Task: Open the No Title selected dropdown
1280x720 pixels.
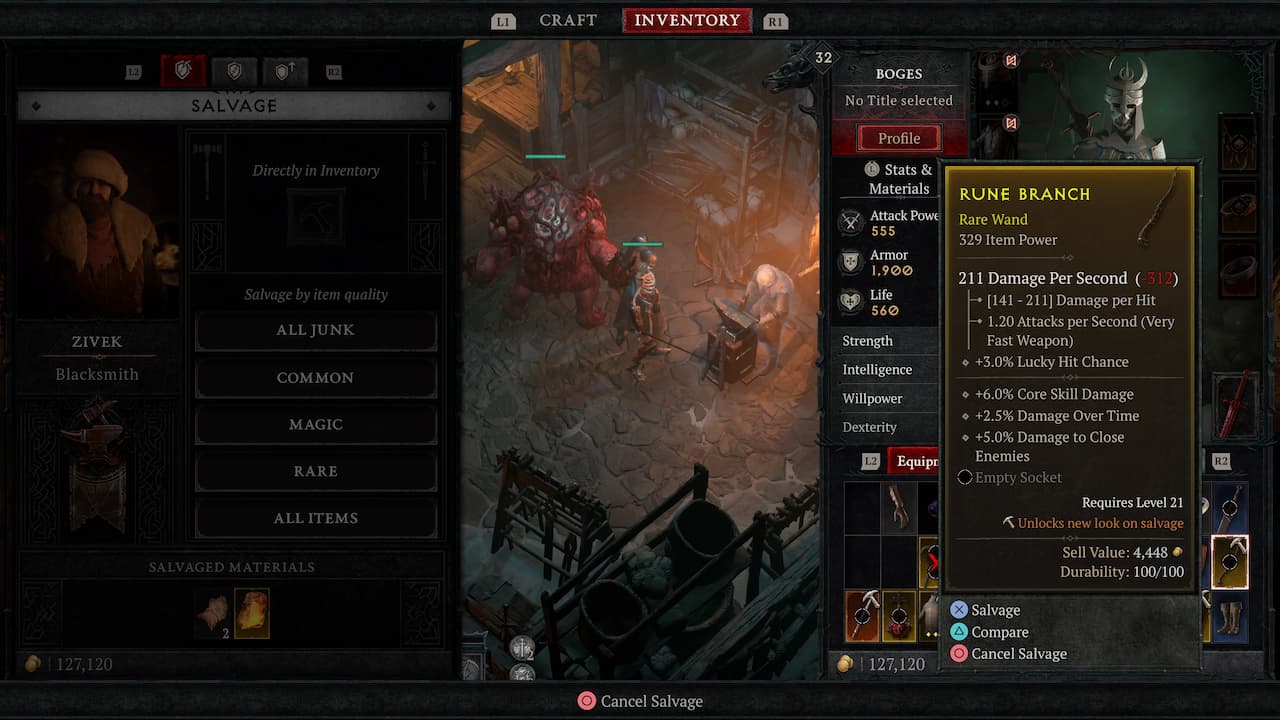Action: (x=899, y=100)
